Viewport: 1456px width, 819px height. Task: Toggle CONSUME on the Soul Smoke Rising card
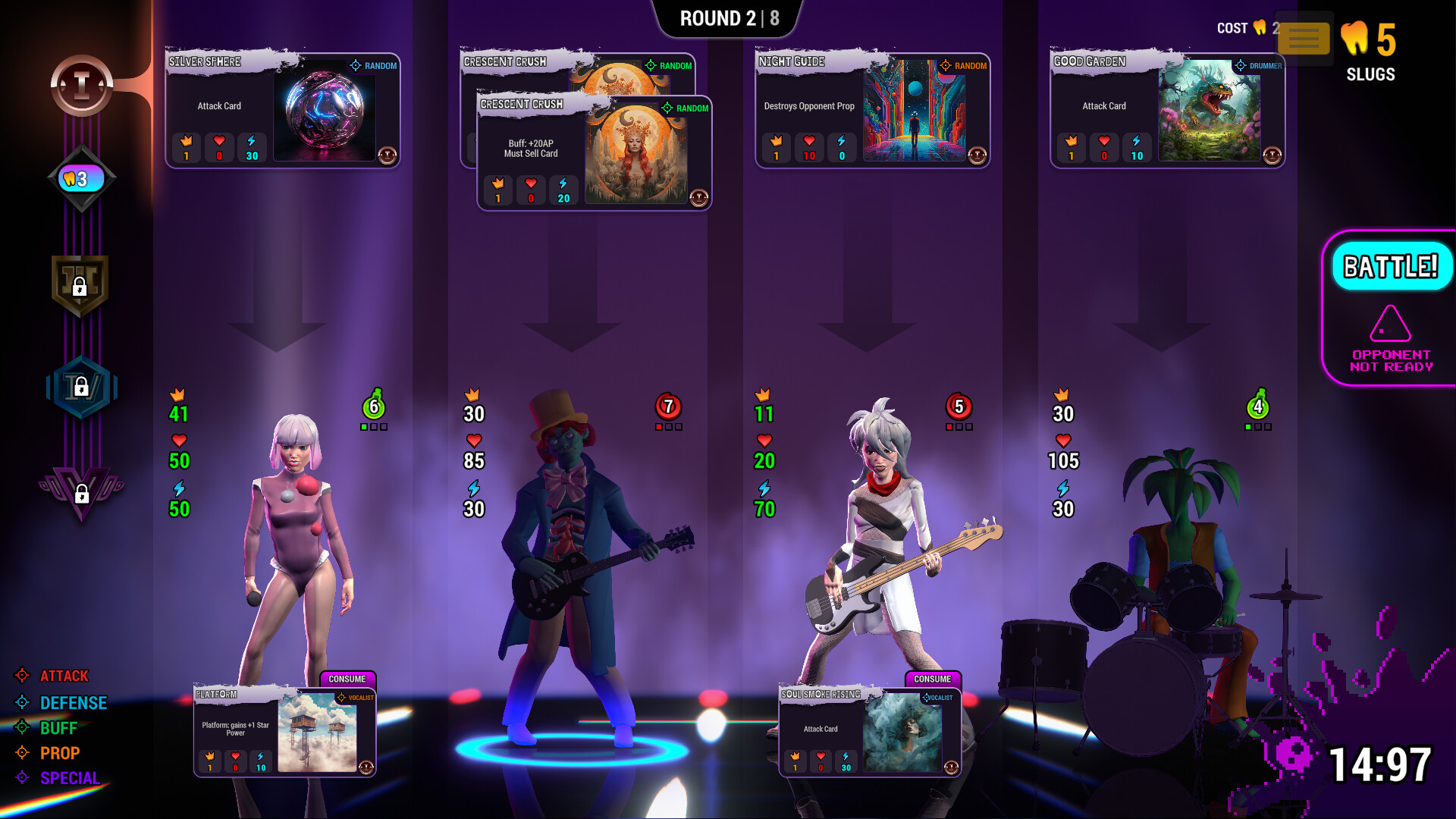pyautogui.click(x=931, y=679)
